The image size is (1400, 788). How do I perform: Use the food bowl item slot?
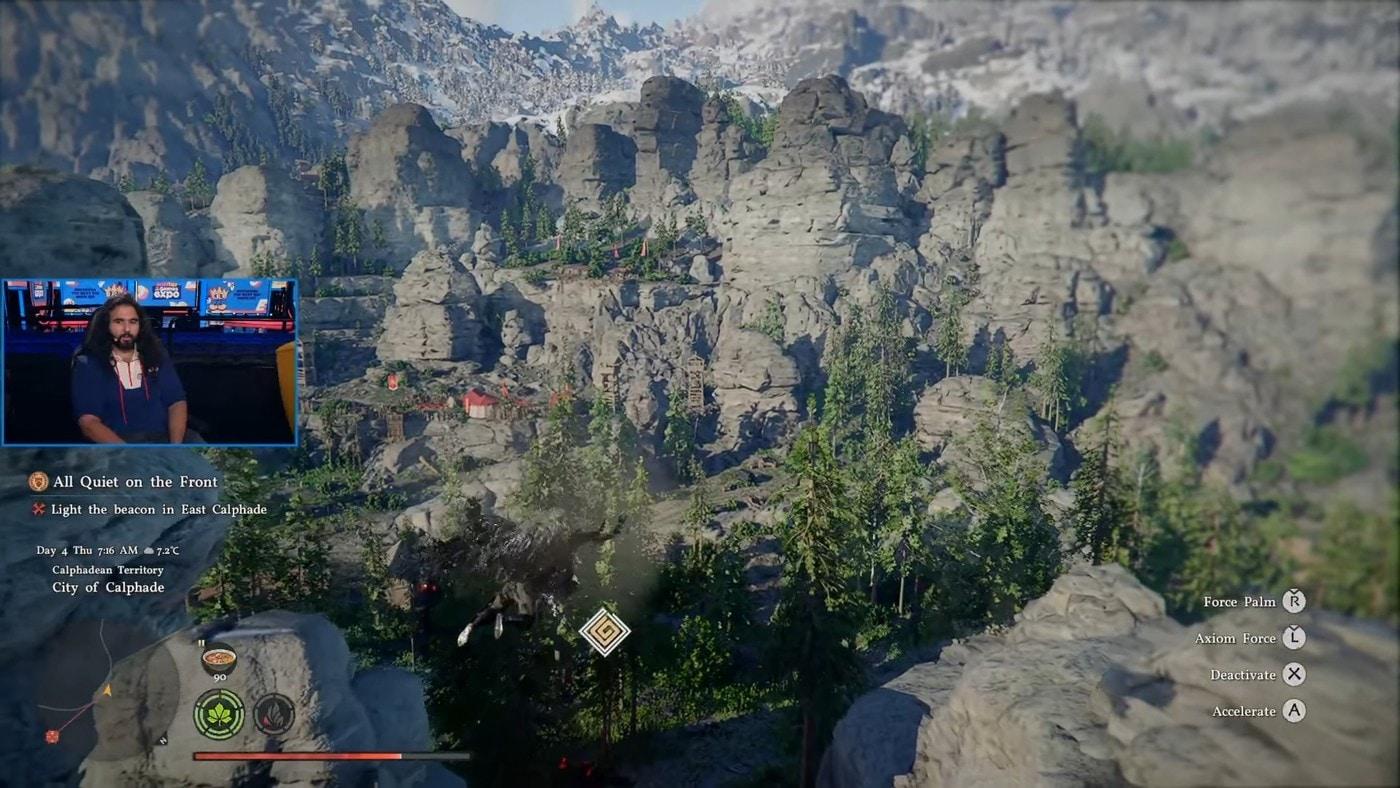(x=218, y=661)
